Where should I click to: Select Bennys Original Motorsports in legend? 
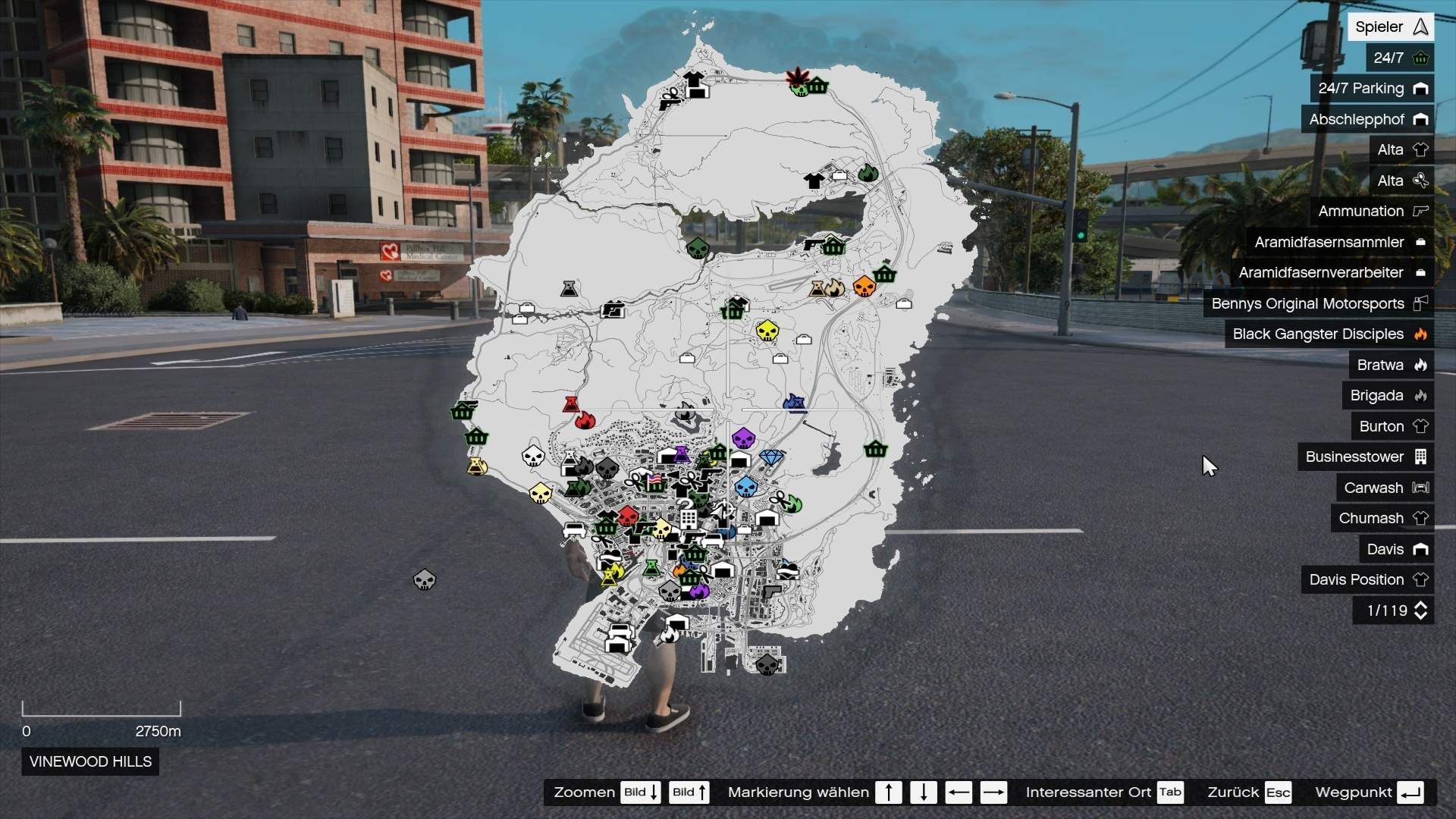pyautogui.click(x=1318, y=303)
